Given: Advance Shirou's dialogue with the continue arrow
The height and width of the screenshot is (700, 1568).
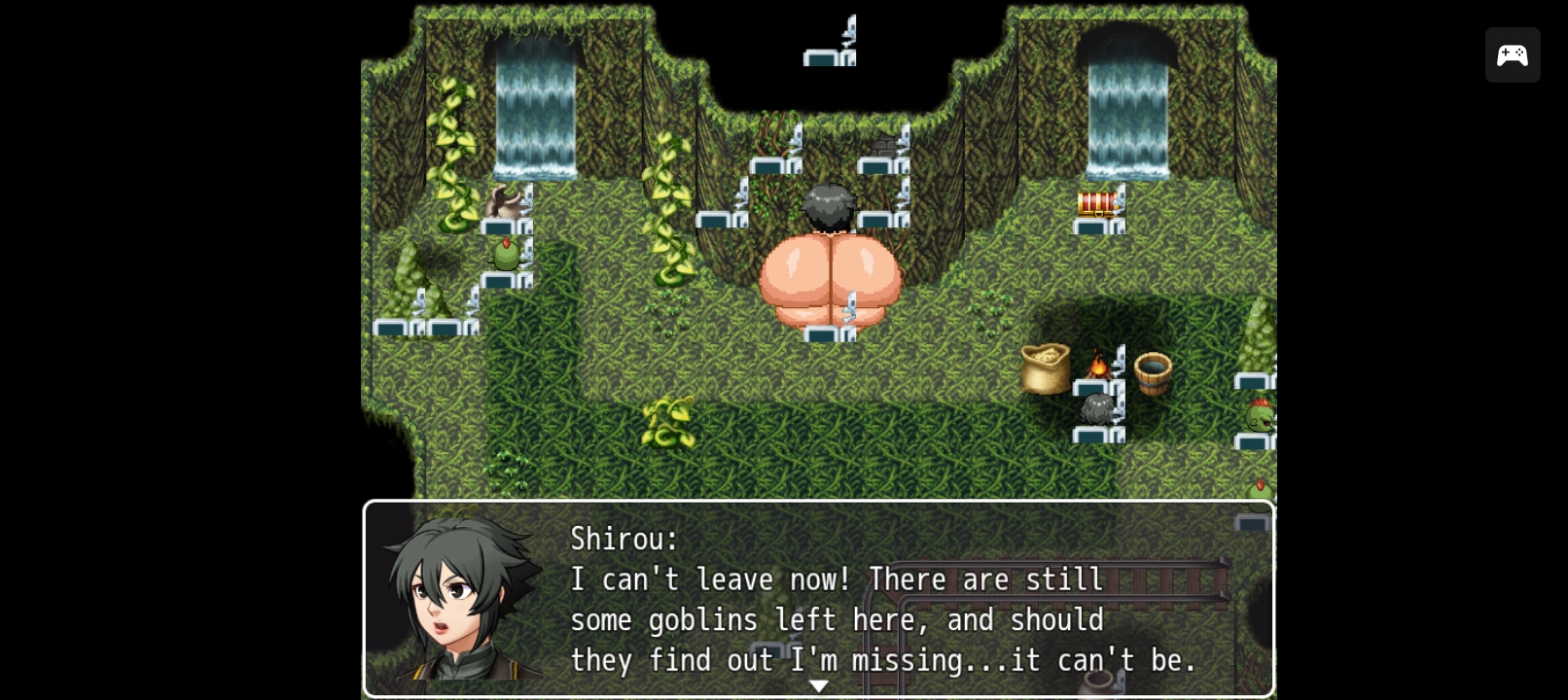Looking at the screenshot, I should (819, 686).
